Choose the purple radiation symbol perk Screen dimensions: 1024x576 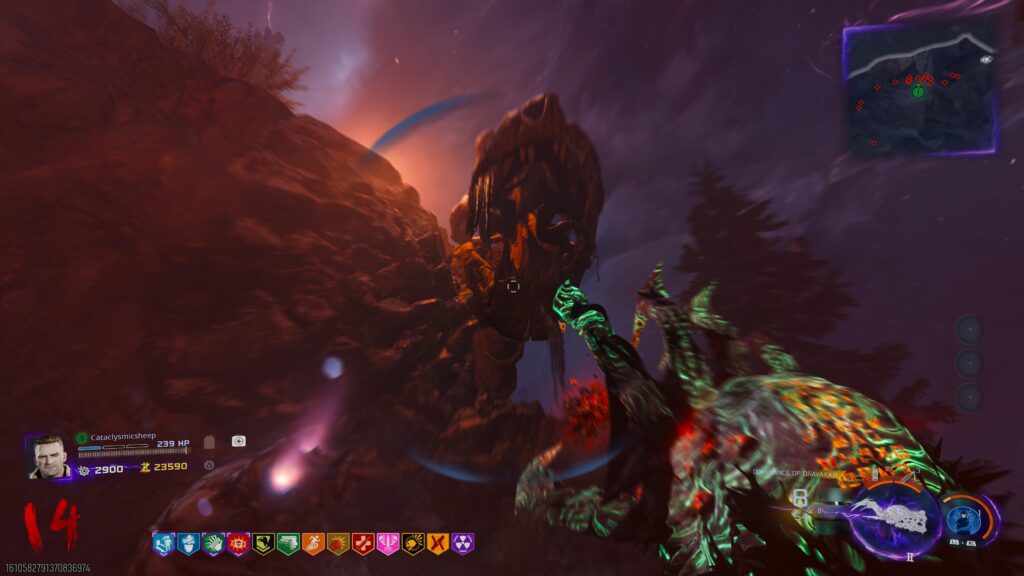pos(462,543)
